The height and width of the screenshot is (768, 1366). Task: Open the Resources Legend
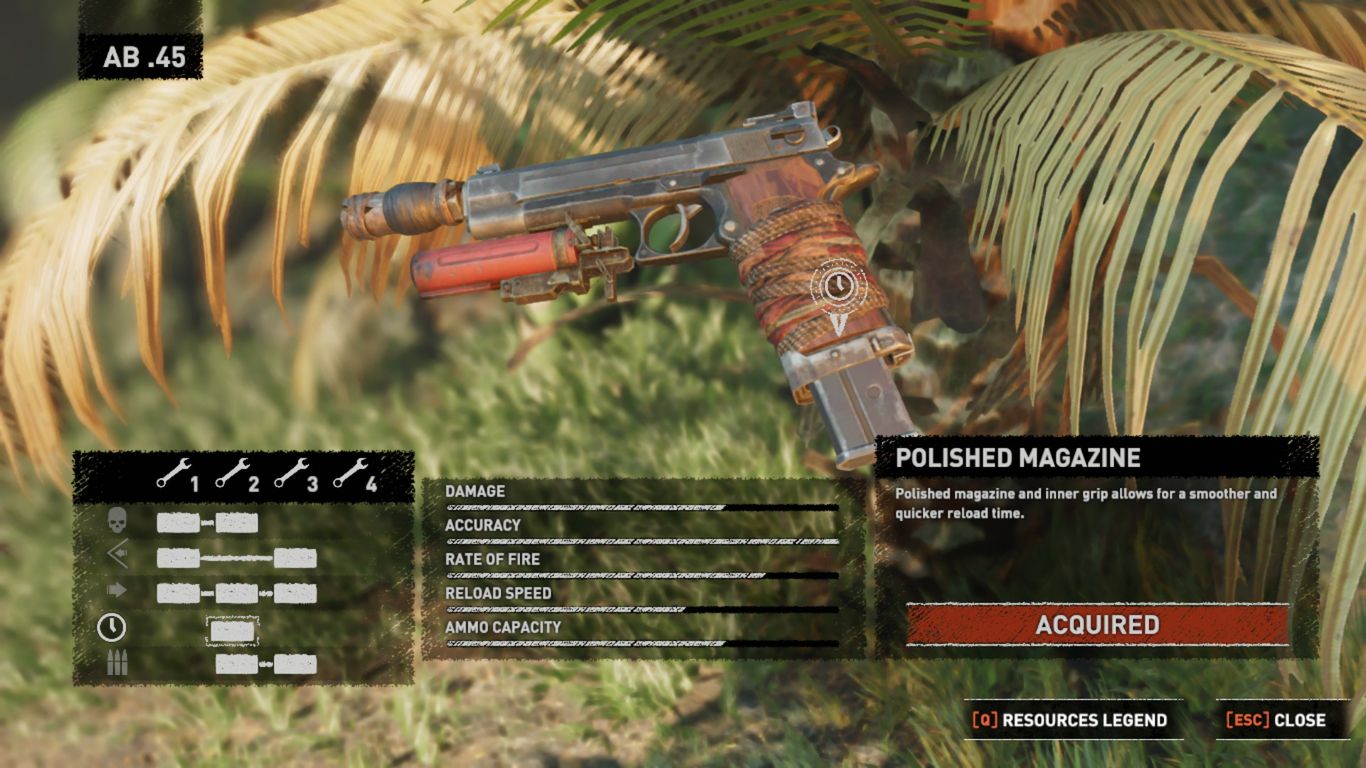coord(1070,720)
